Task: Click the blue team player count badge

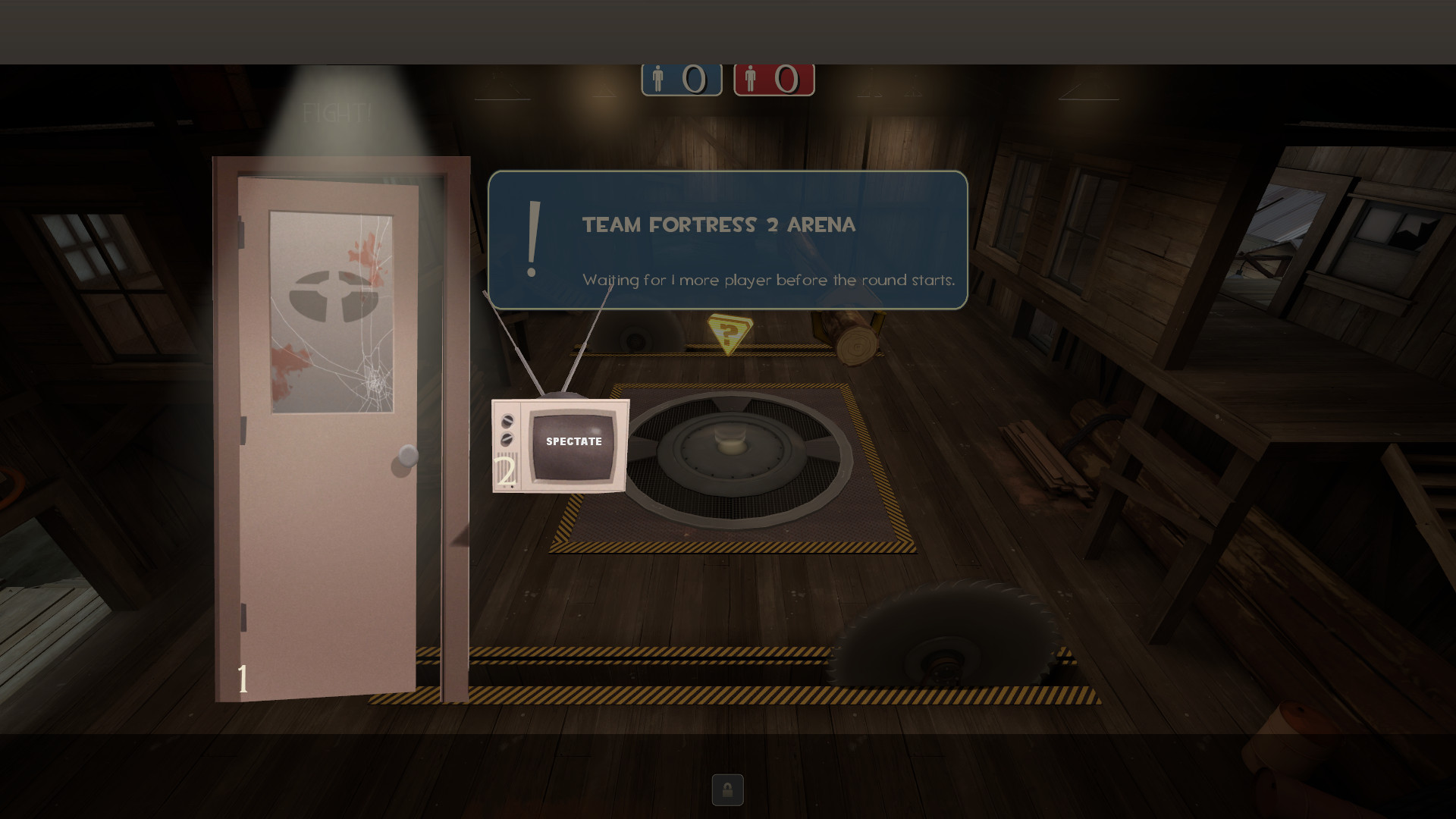Action: point(681,78)
